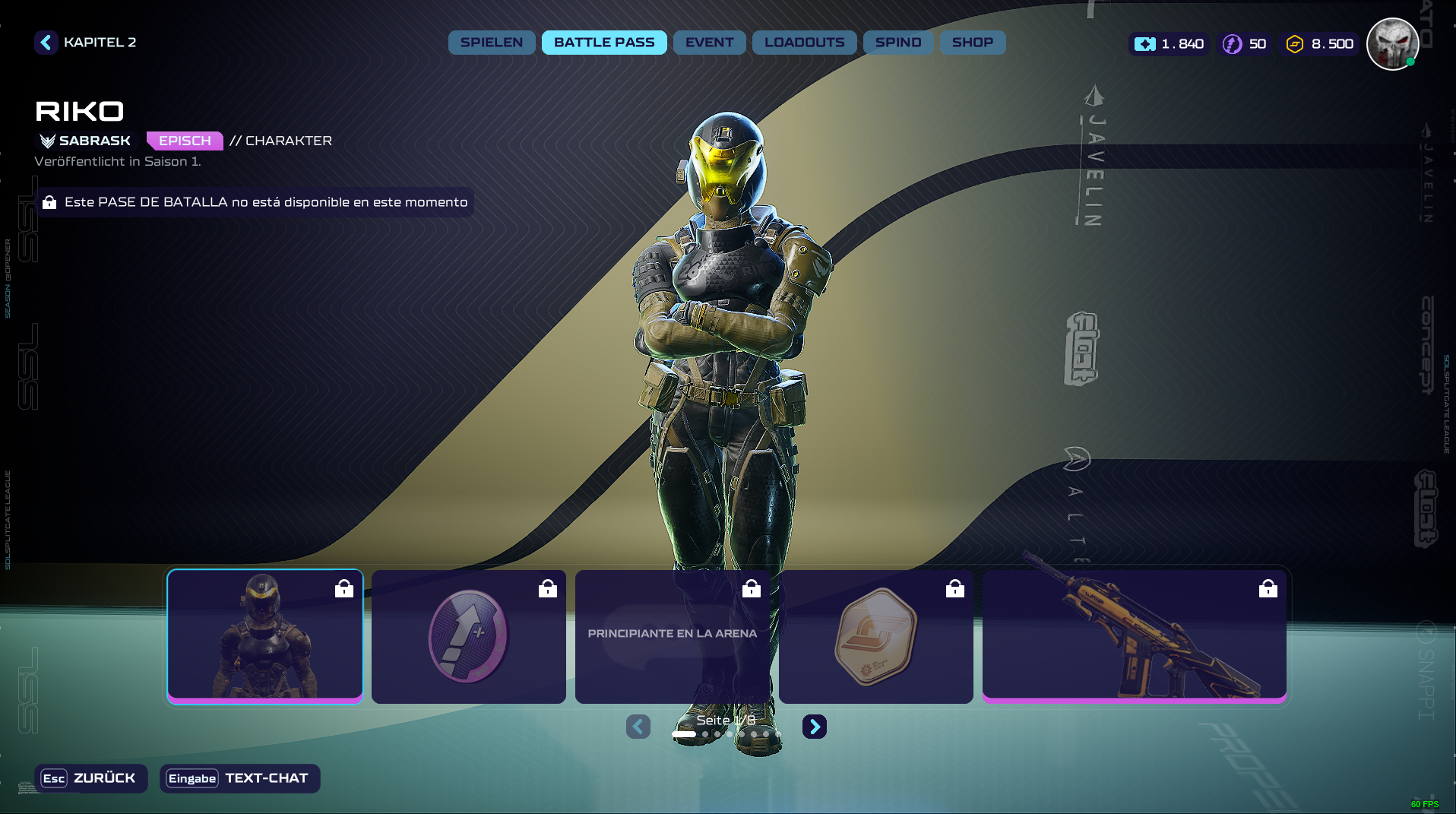Choose the purple XP boost reward tile
This screenshot has width=1456, height=814.
(468, 636)
